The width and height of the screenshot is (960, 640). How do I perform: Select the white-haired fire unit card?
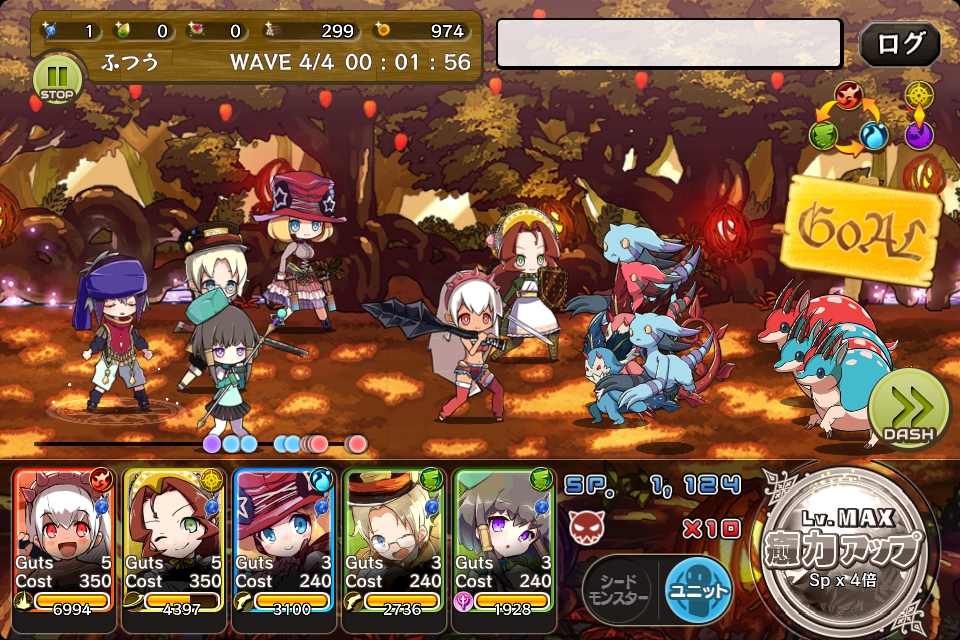click(65, 540)
